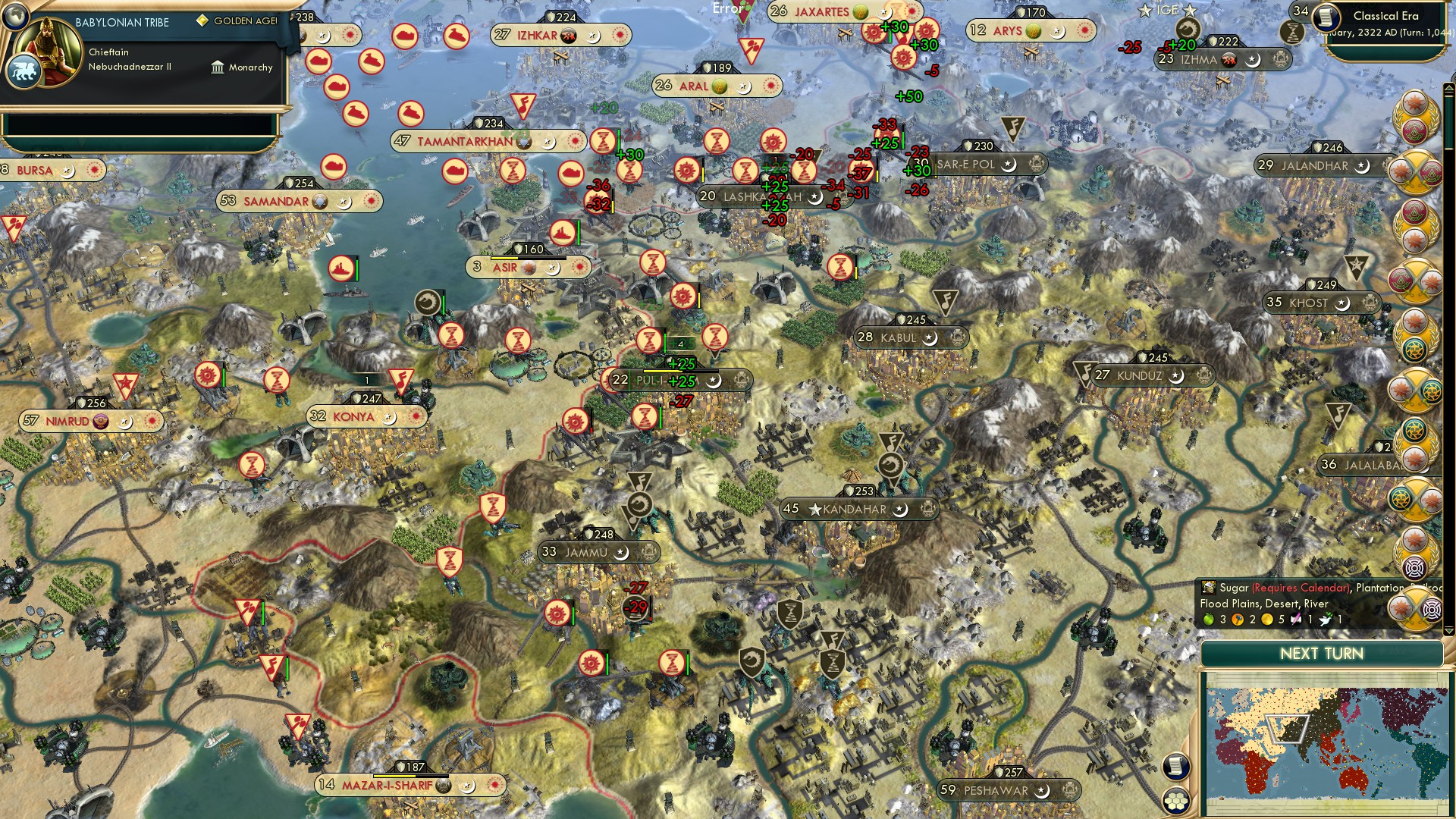Click the up arrow atop the notification list

coord(1448,86)
